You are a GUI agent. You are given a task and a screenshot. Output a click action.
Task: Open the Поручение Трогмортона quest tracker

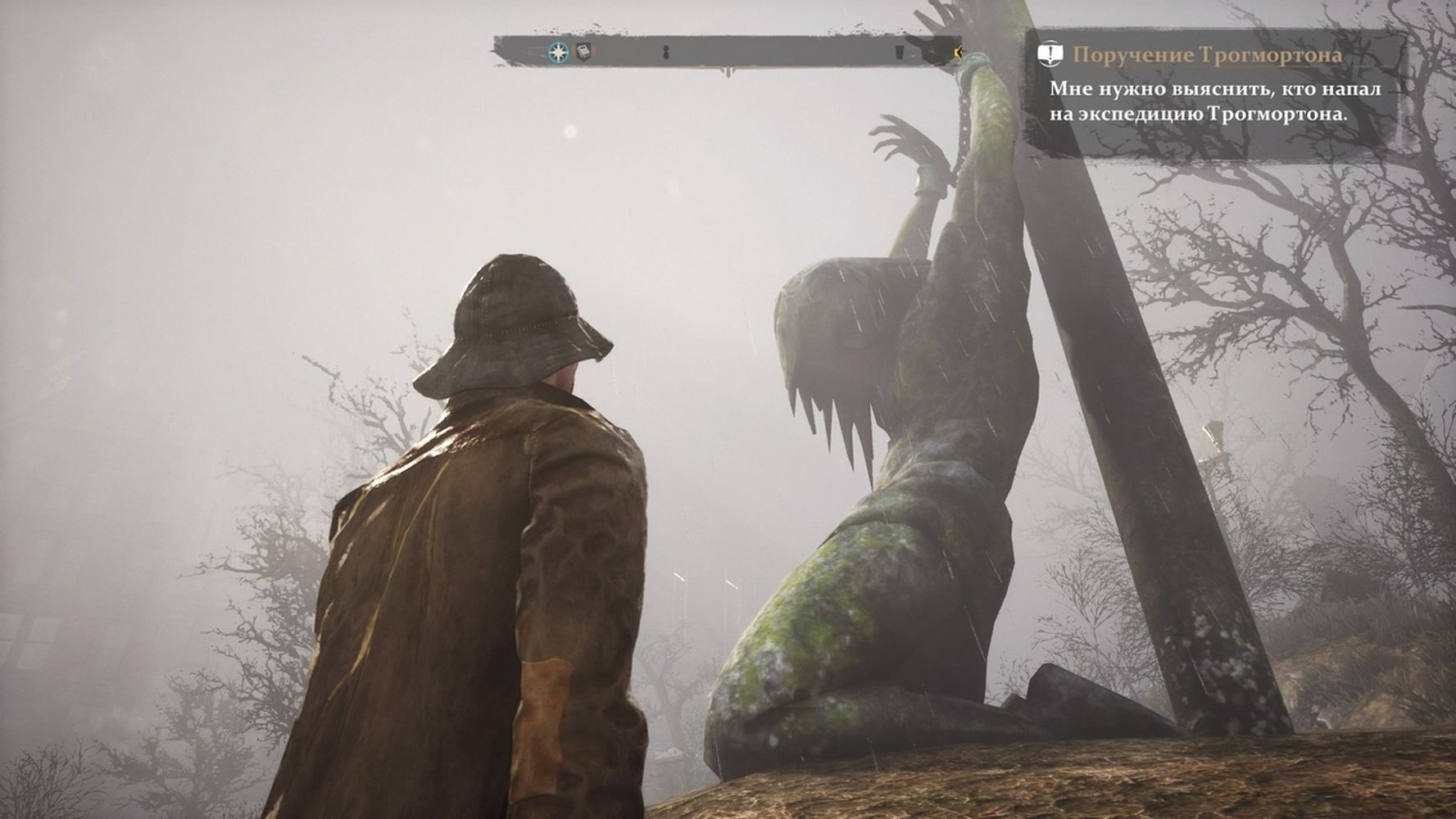coord(1207,55)
